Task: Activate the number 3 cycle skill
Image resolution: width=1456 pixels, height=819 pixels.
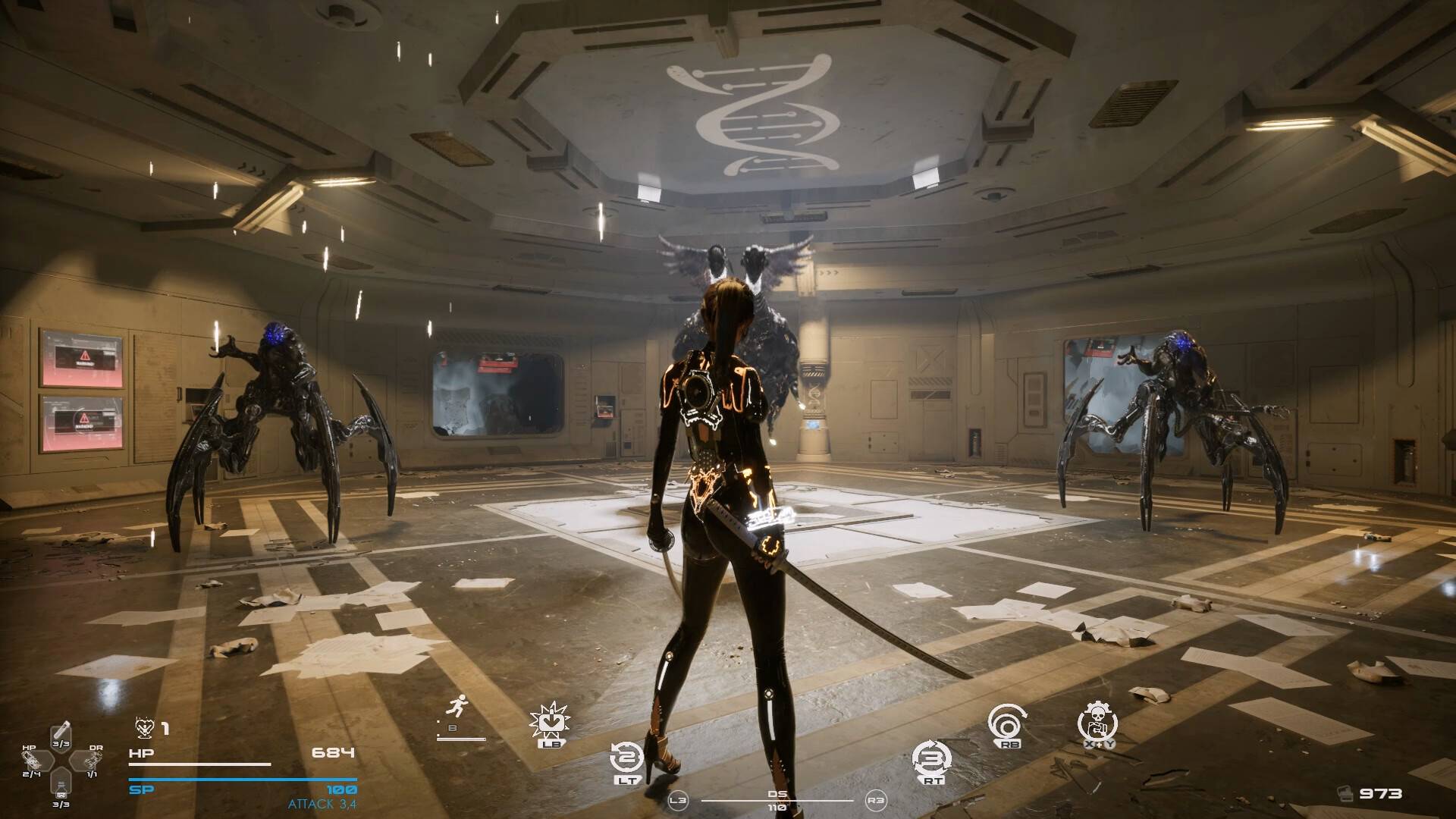Action: [x=932, y=757]
